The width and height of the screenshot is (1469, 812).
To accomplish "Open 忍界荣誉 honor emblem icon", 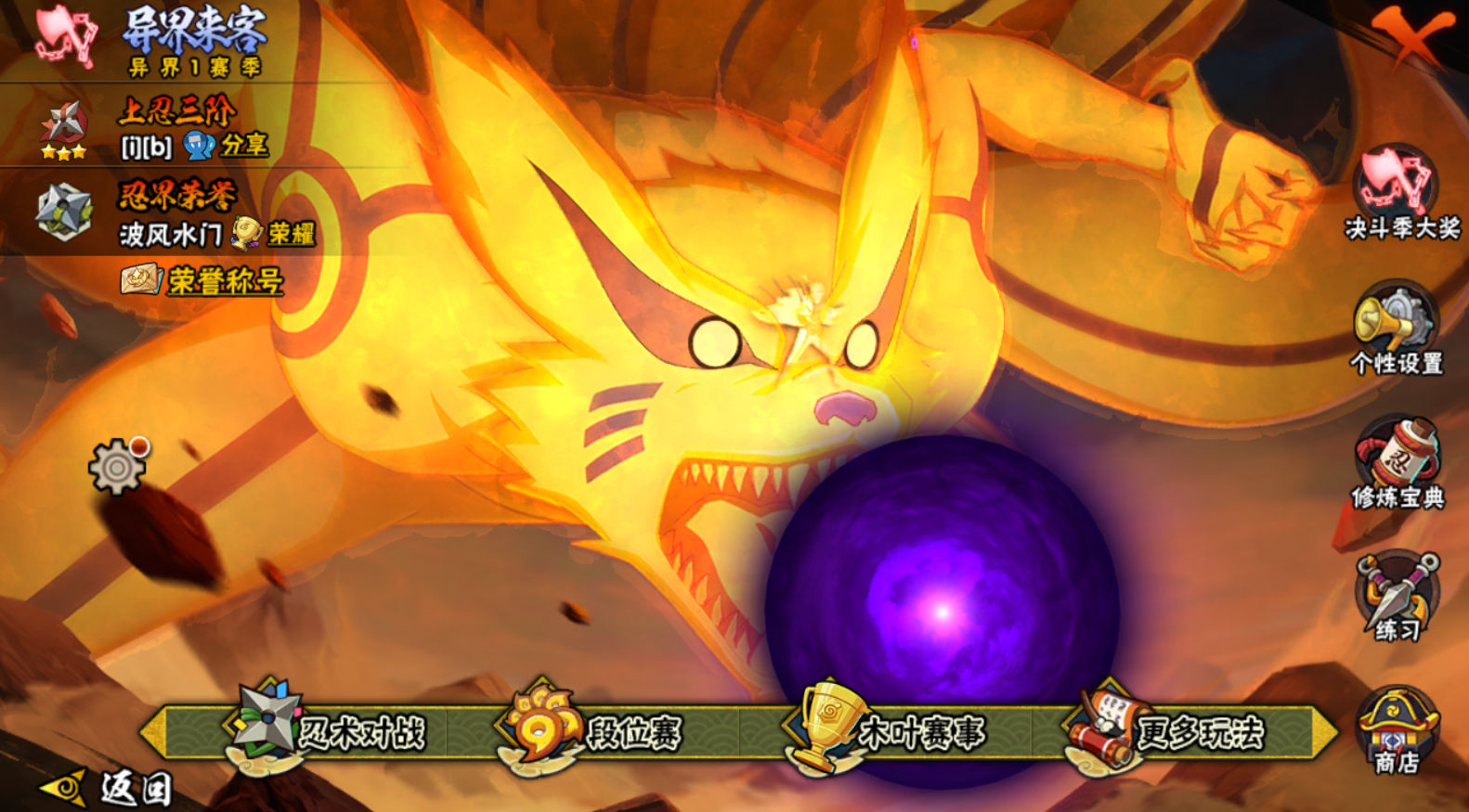I will [63, 212].
